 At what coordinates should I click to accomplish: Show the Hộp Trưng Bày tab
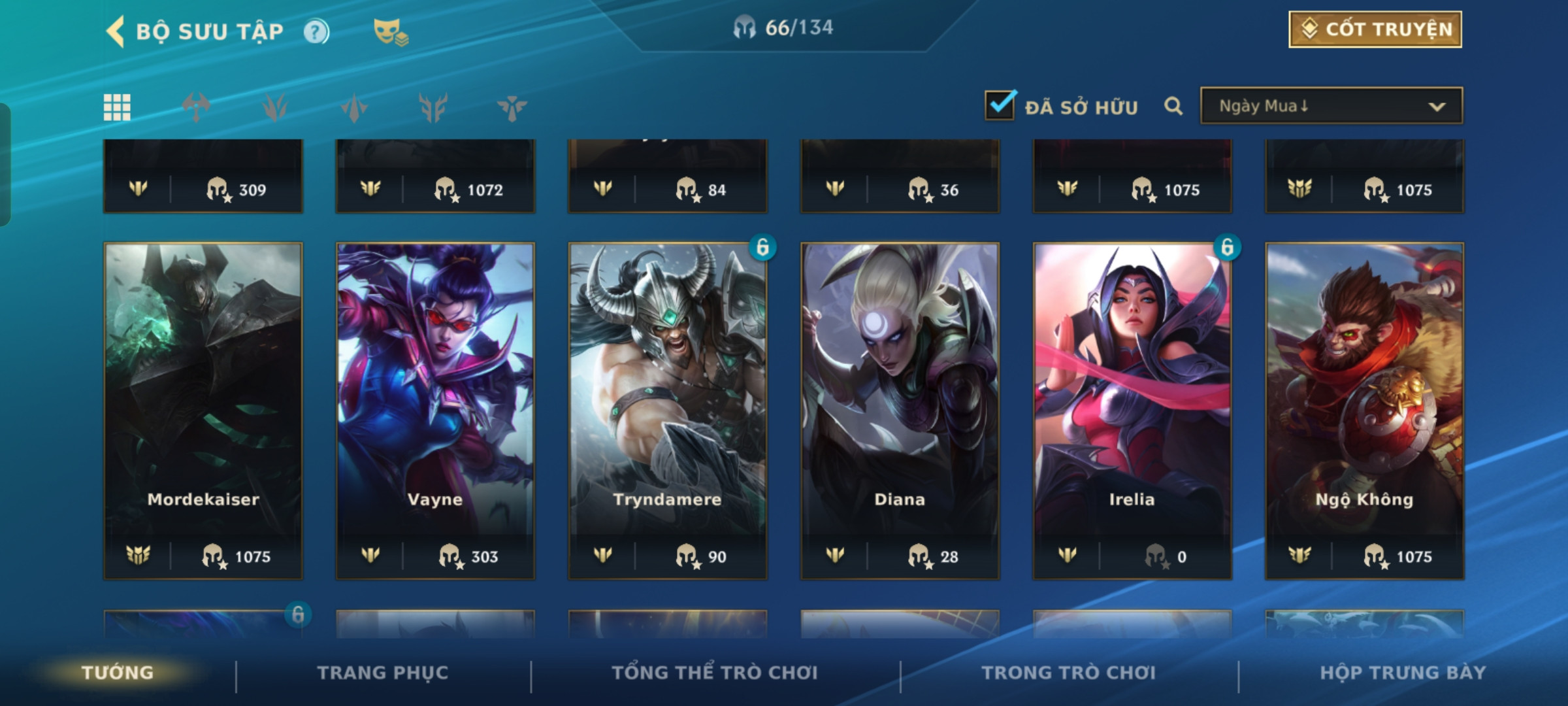point(1403,673)
